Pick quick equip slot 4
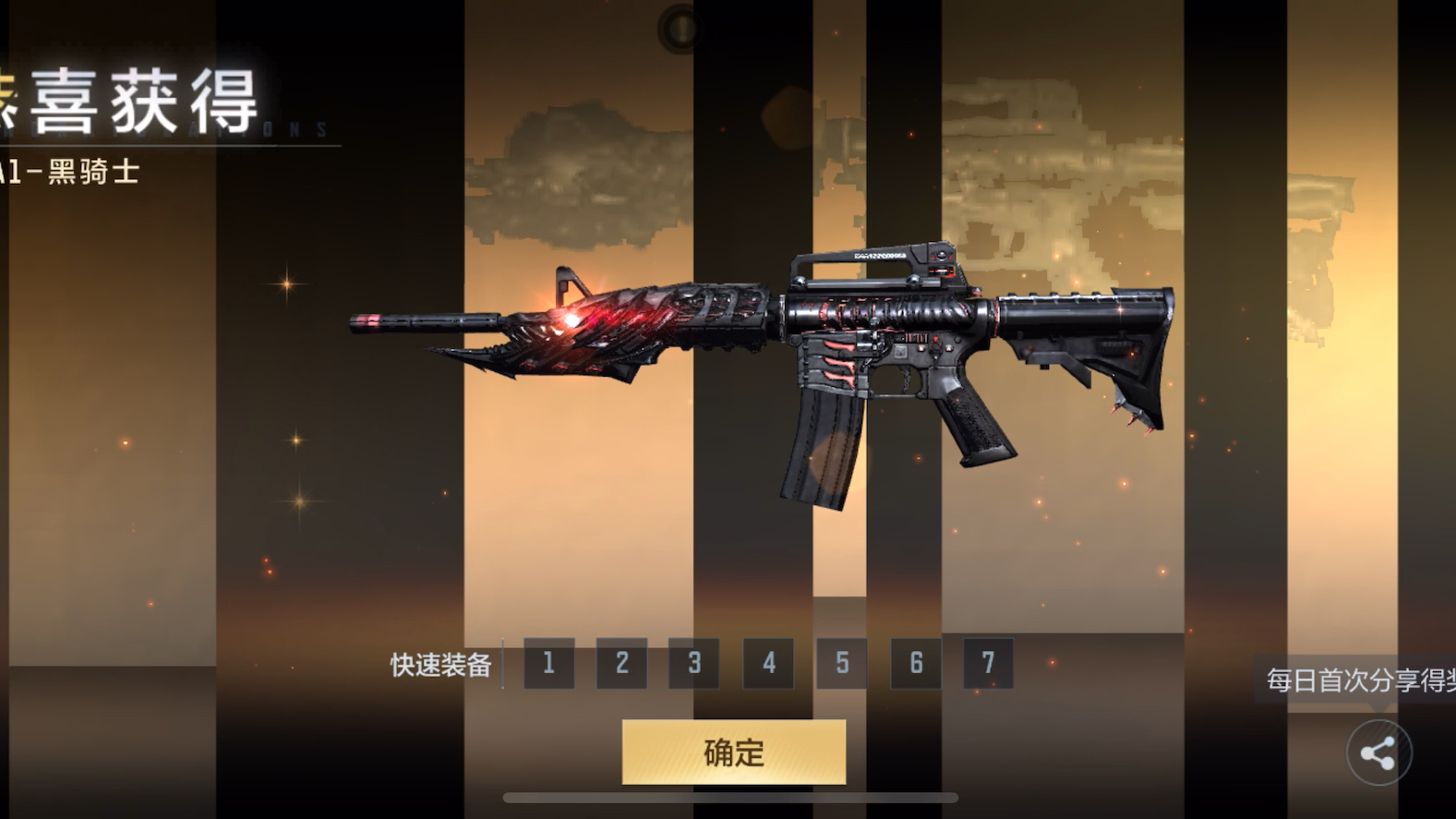This screenshot has height=819, width=1456. tap(768, 663)
